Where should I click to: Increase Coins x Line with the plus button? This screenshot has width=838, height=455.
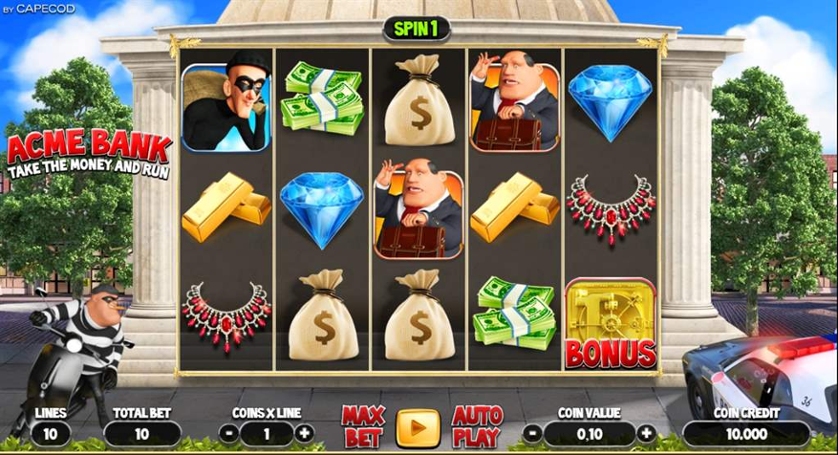(304, 434)
